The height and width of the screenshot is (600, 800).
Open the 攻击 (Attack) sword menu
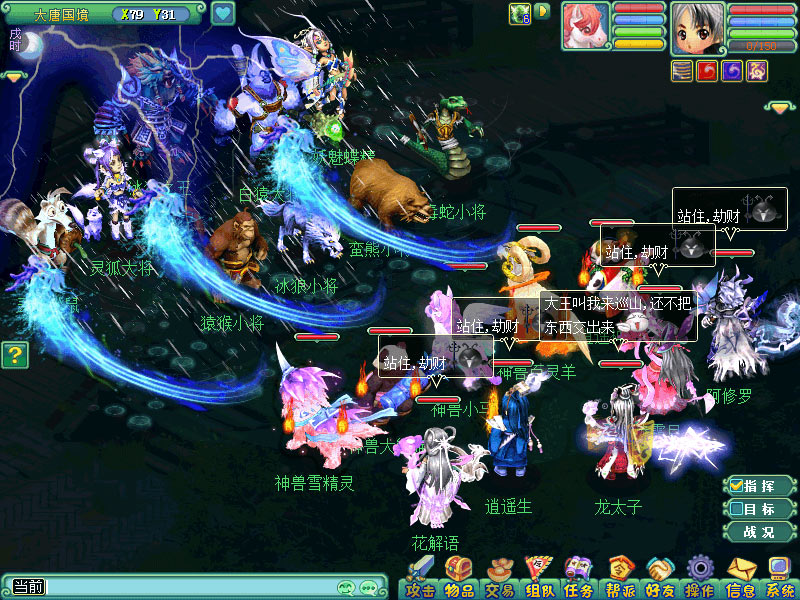coord(419,578)
